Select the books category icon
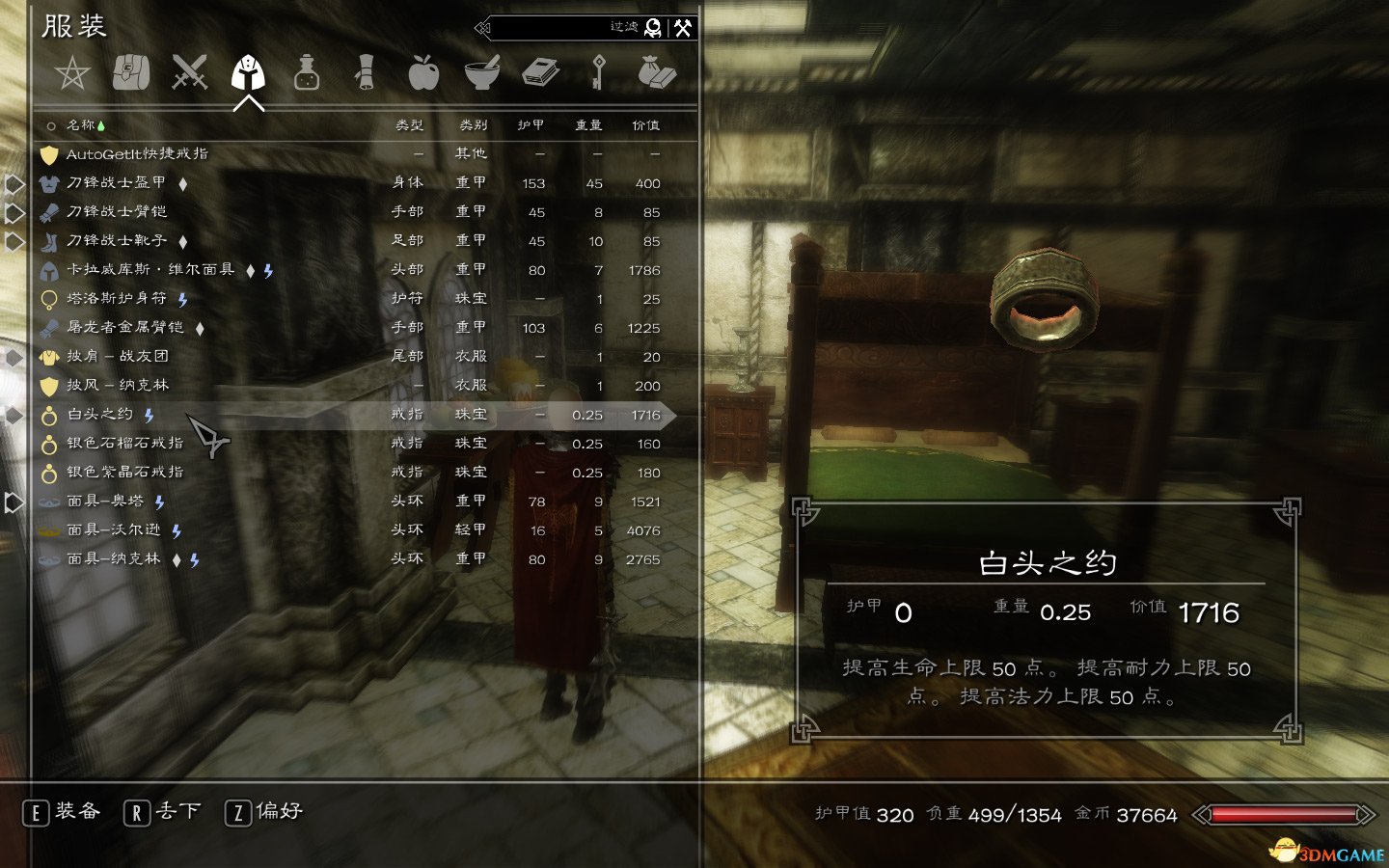Image resolution: width=1389 pixels, height=868 pixels. pos(541,71)
